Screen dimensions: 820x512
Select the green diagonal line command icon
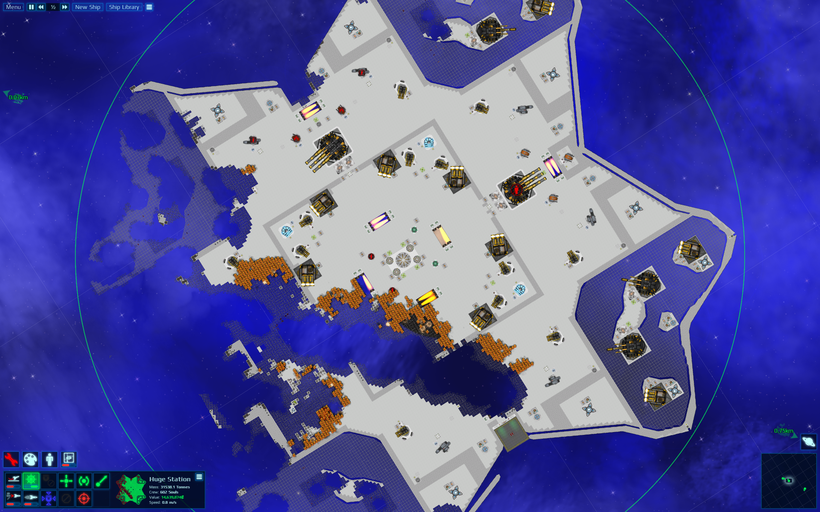[x=101, y=481]
